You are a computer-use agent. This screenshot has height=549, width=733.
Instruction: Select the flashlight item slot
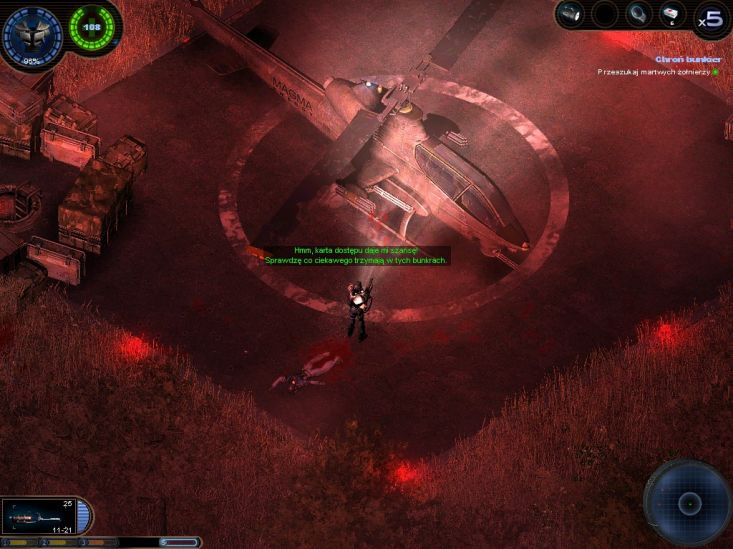tap(571, 14)
